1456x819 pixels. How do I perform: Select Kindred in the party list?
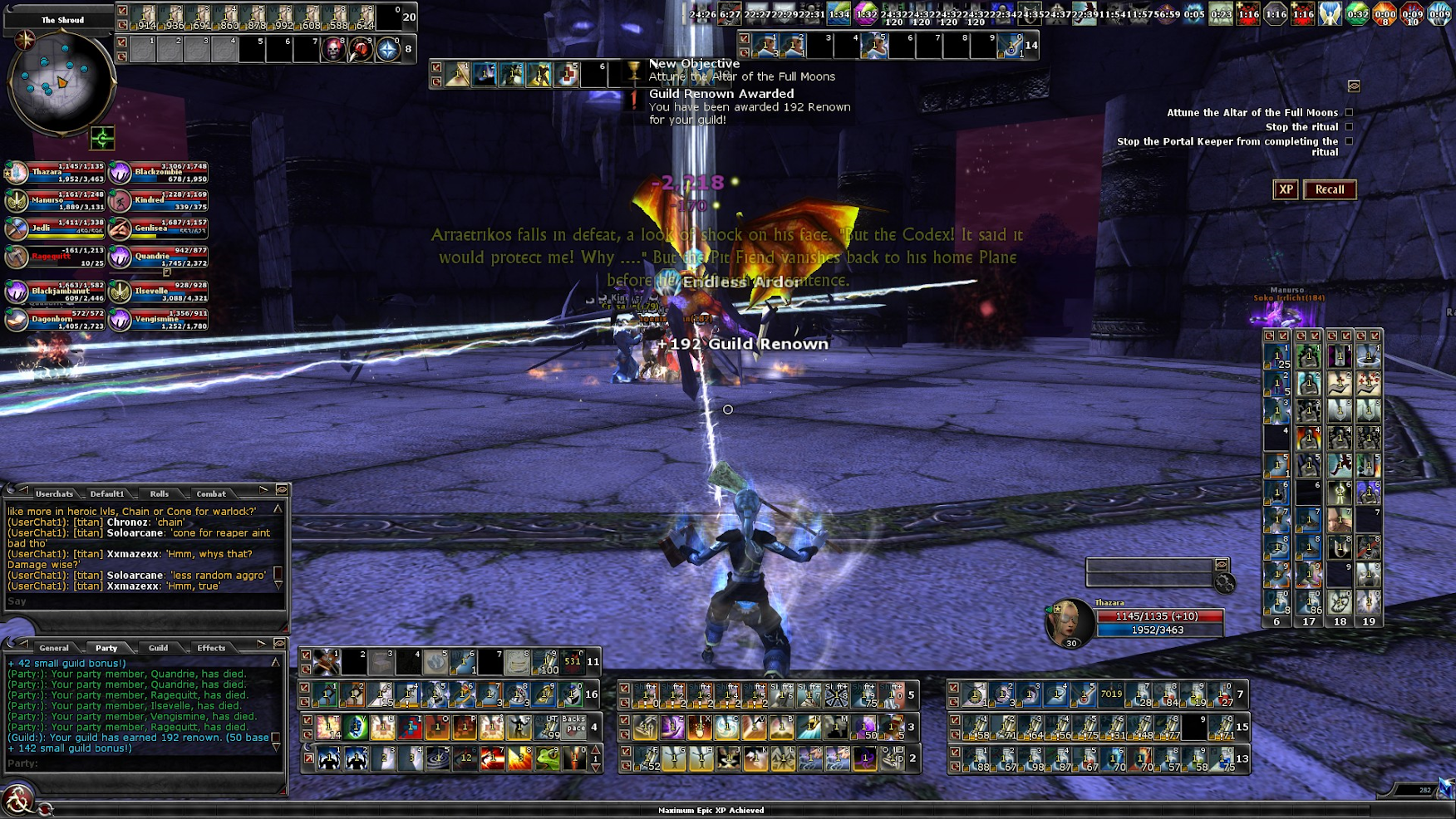pos(158,200)
